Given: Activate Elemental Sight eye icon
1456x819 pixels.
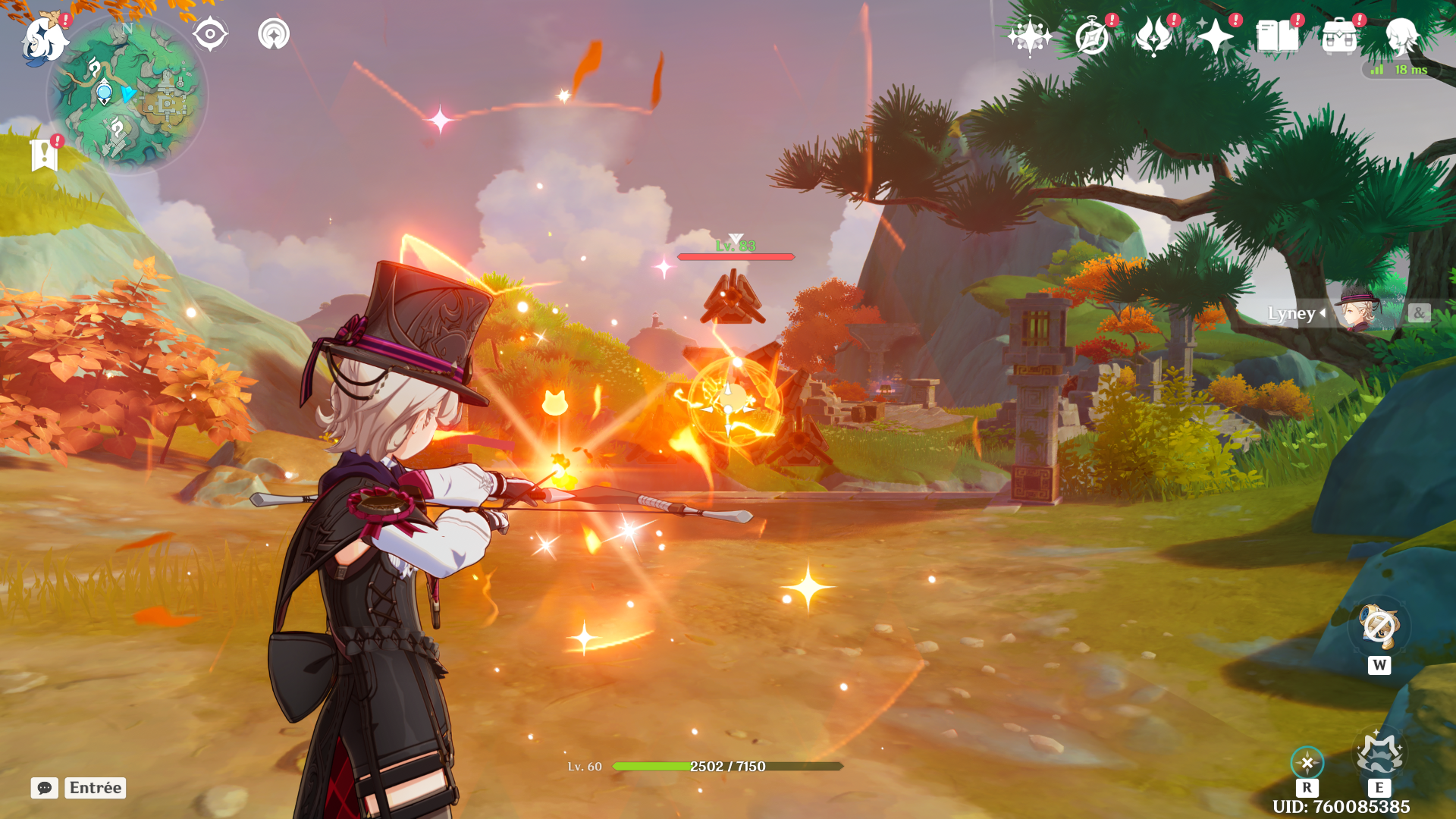Looking at the screenshot, I should click(210, 33).
